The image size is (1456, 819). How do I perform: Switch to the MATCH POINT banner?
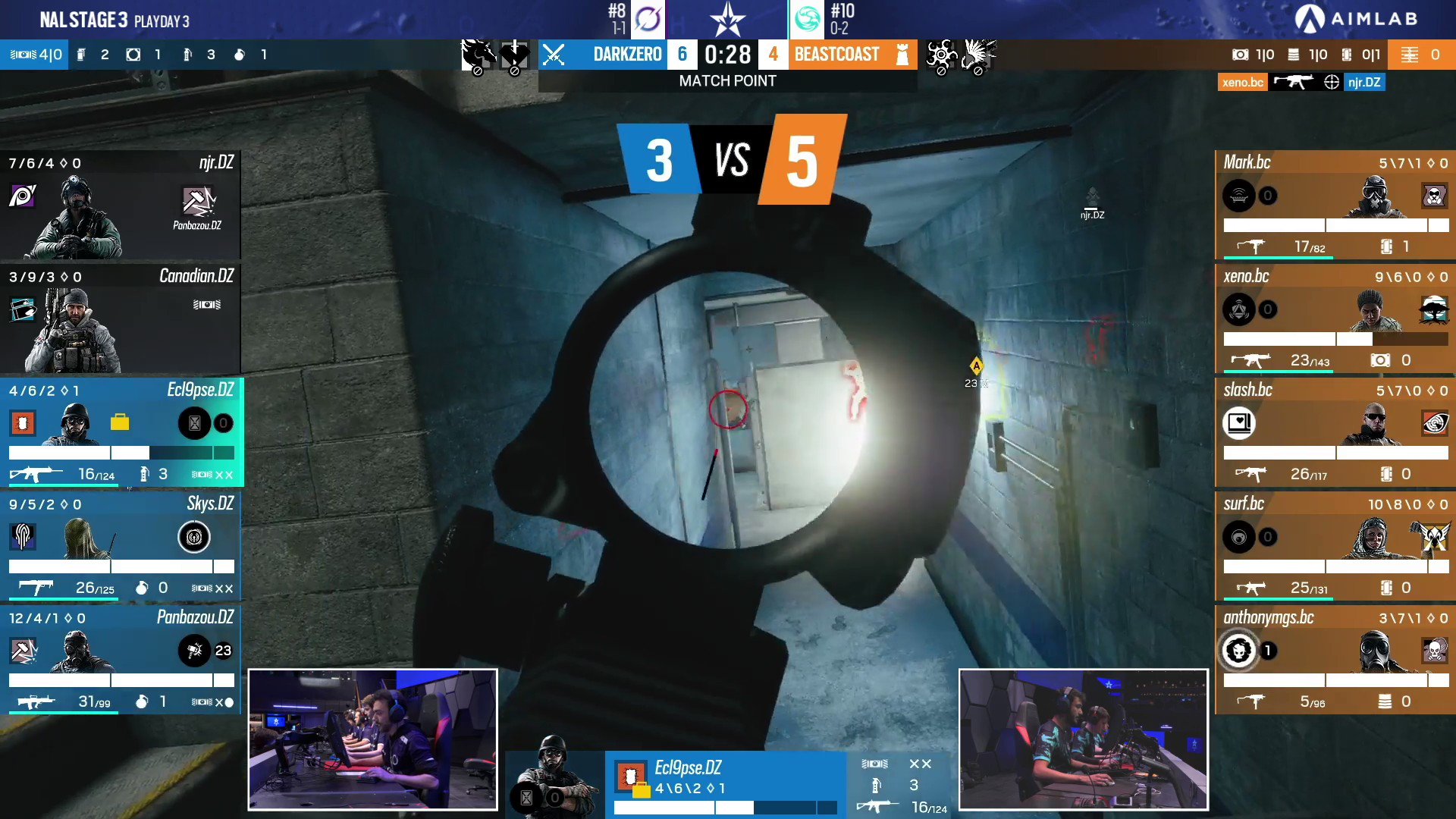(x=726, y=81)
